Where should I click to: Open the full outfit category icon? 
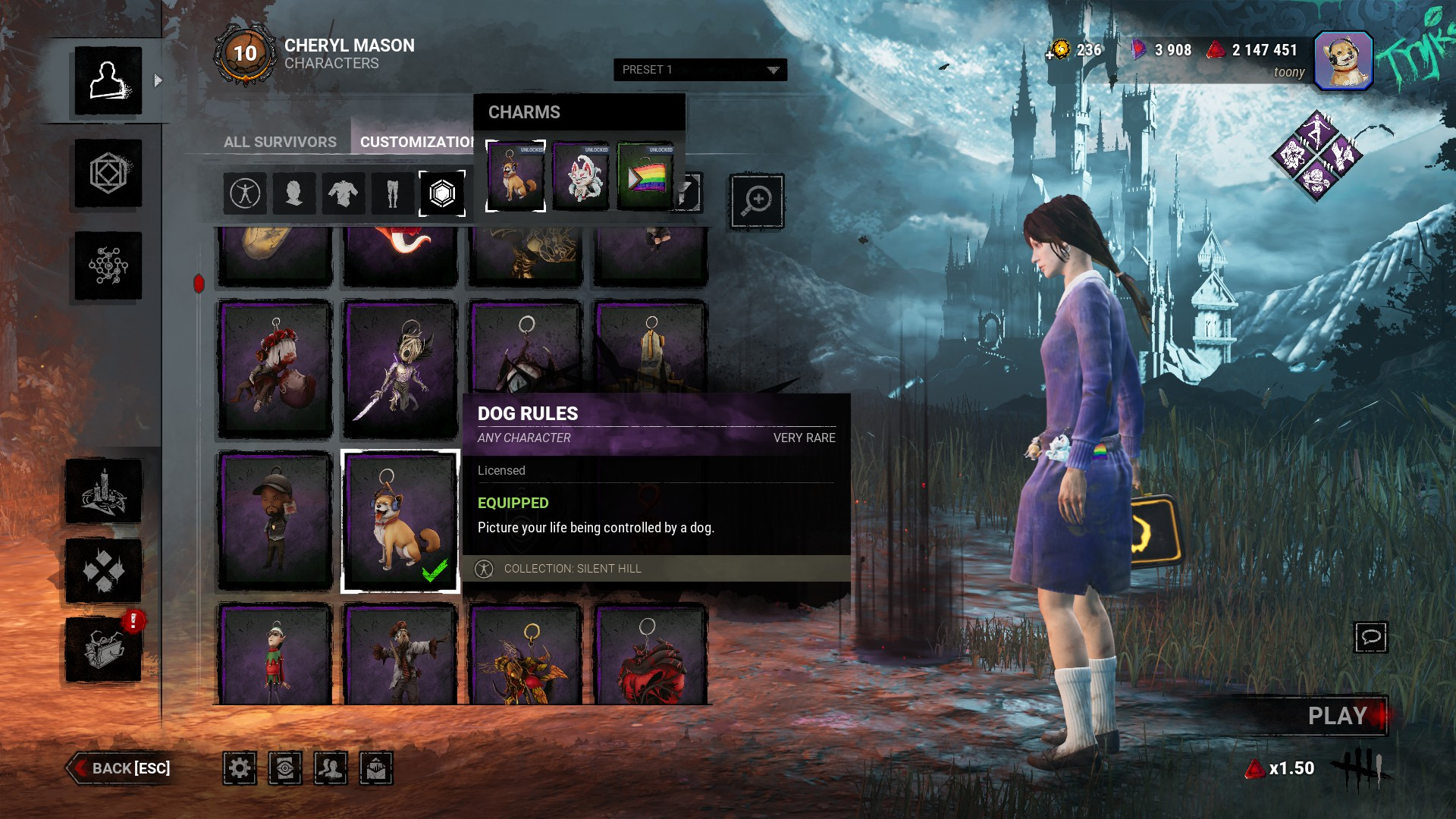click(x=245, y=193)
